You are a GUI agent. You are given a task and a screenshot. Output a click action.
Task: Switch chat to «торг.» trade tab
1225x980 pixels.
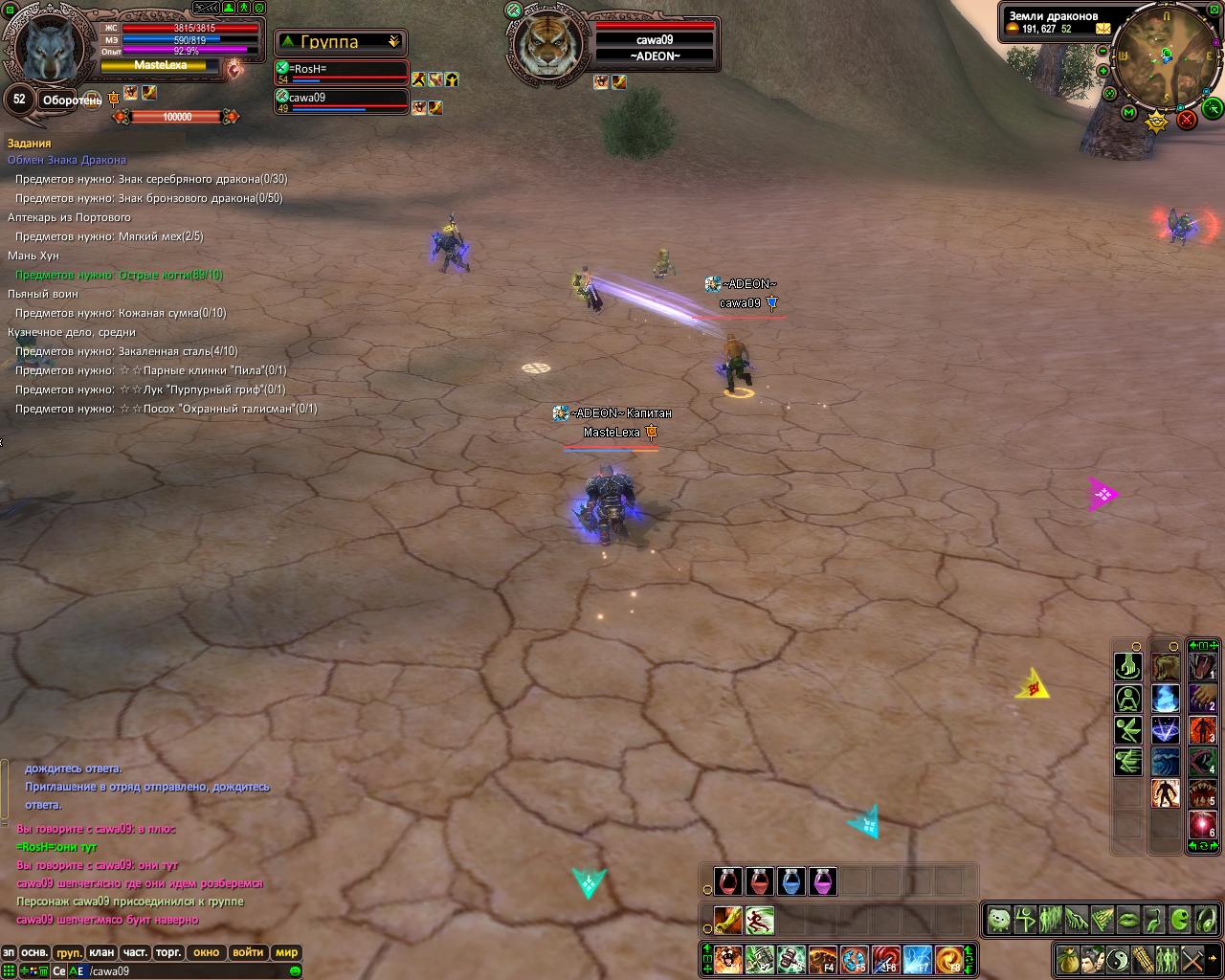click(x=168, y=952)
